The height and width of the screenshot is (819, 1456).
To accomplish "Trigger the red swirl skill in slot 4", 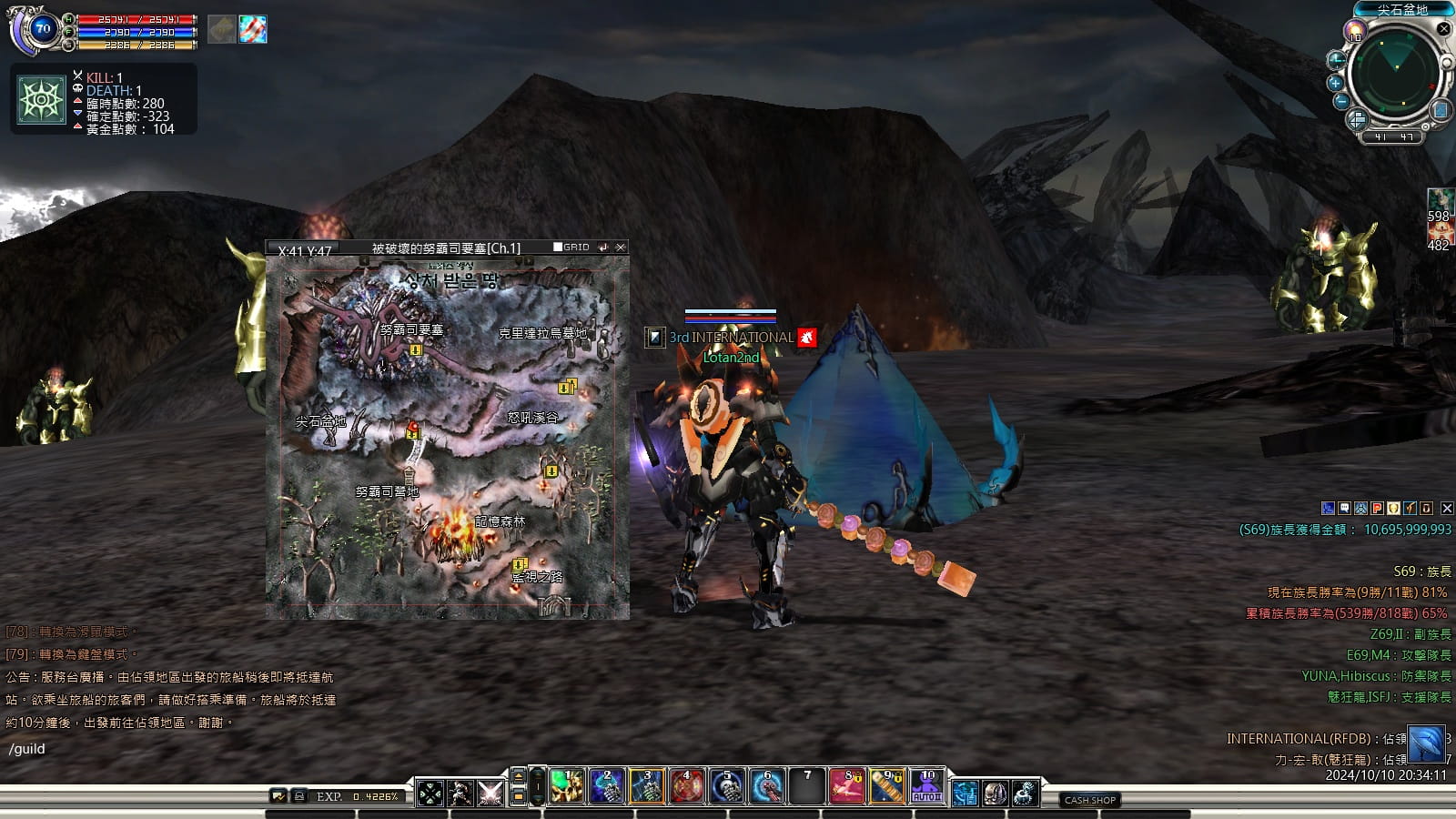I will tap(686, 787).
